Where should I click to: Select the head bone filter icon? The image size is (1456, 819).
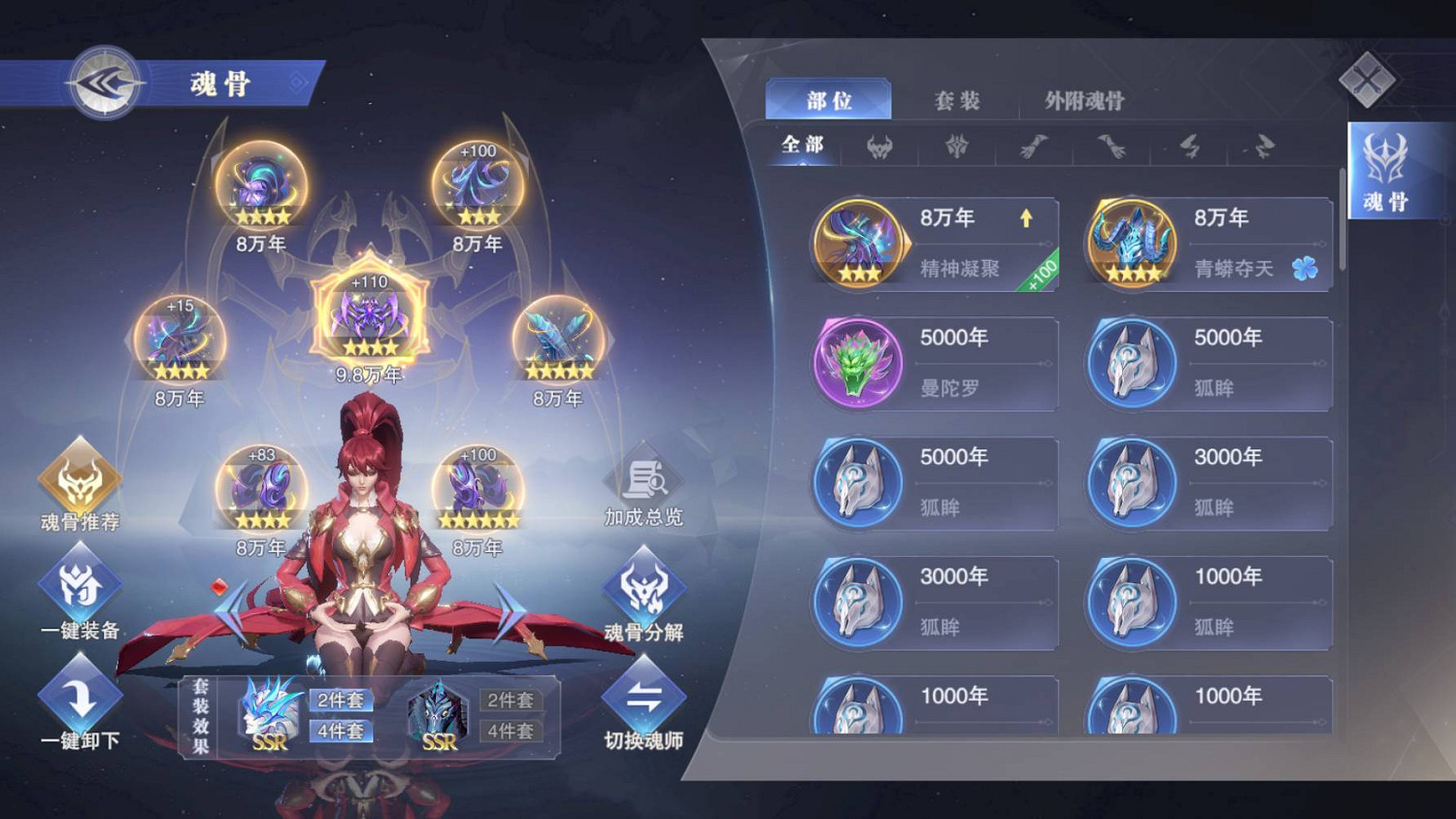pos(878,147)
